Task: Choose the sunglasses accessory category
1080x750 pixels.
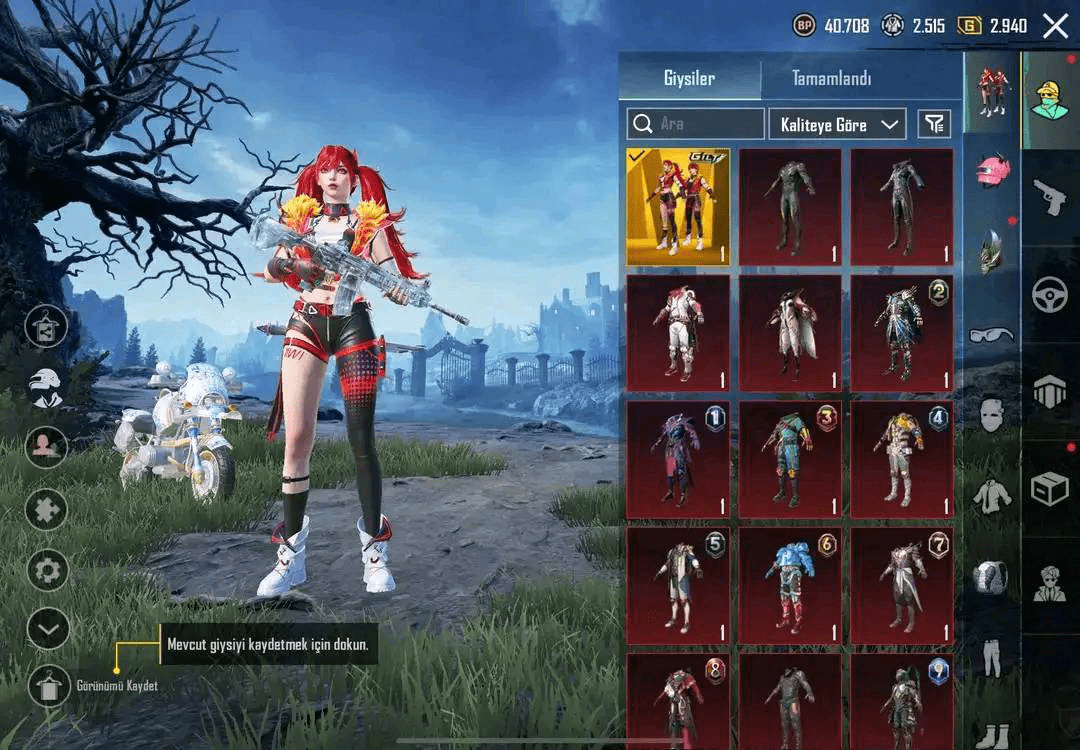Action: pyautogui.click(x=991, y=334)
